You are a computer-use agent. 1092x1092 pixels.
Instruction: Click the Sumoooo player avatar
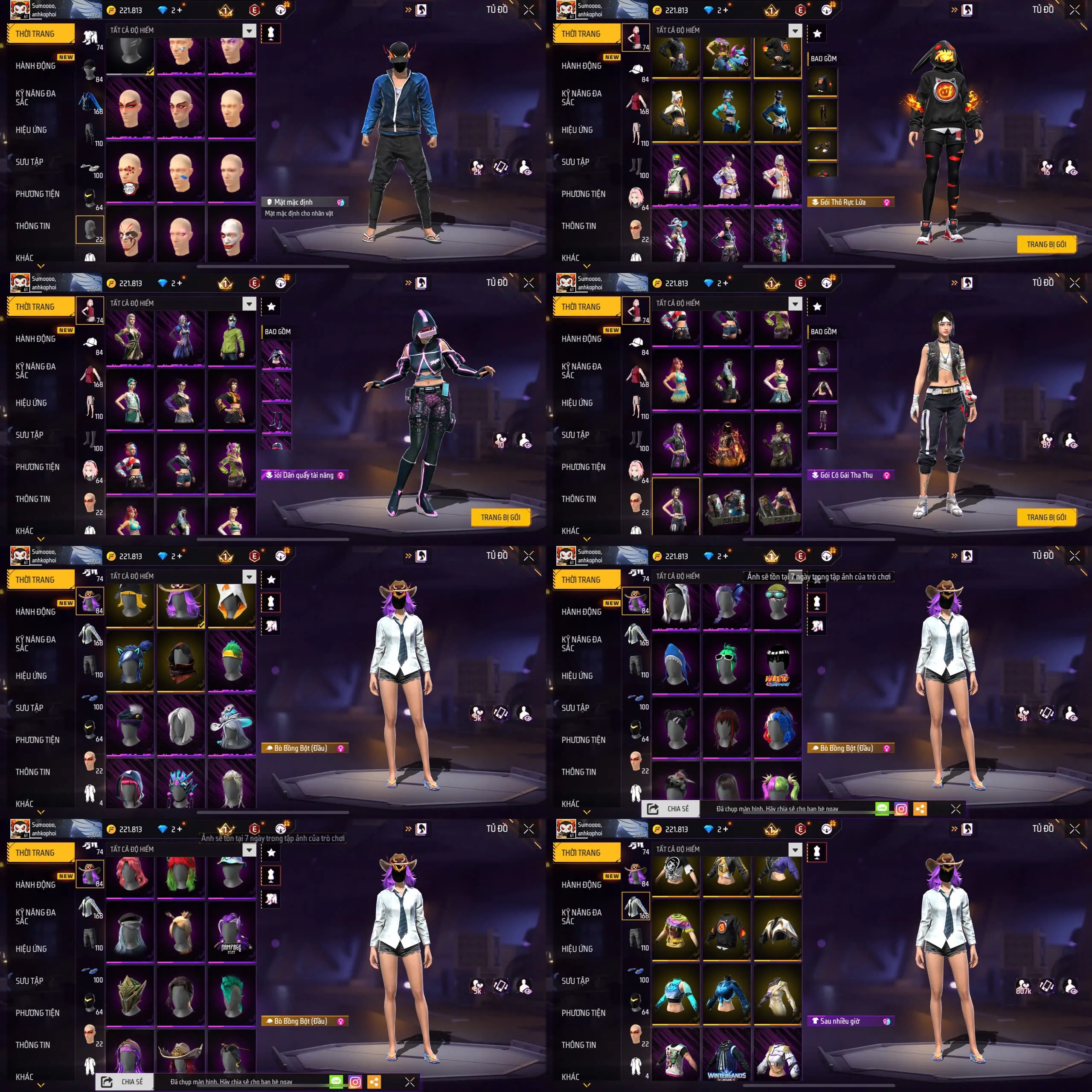pyautogui.click(x=20, y=9)
